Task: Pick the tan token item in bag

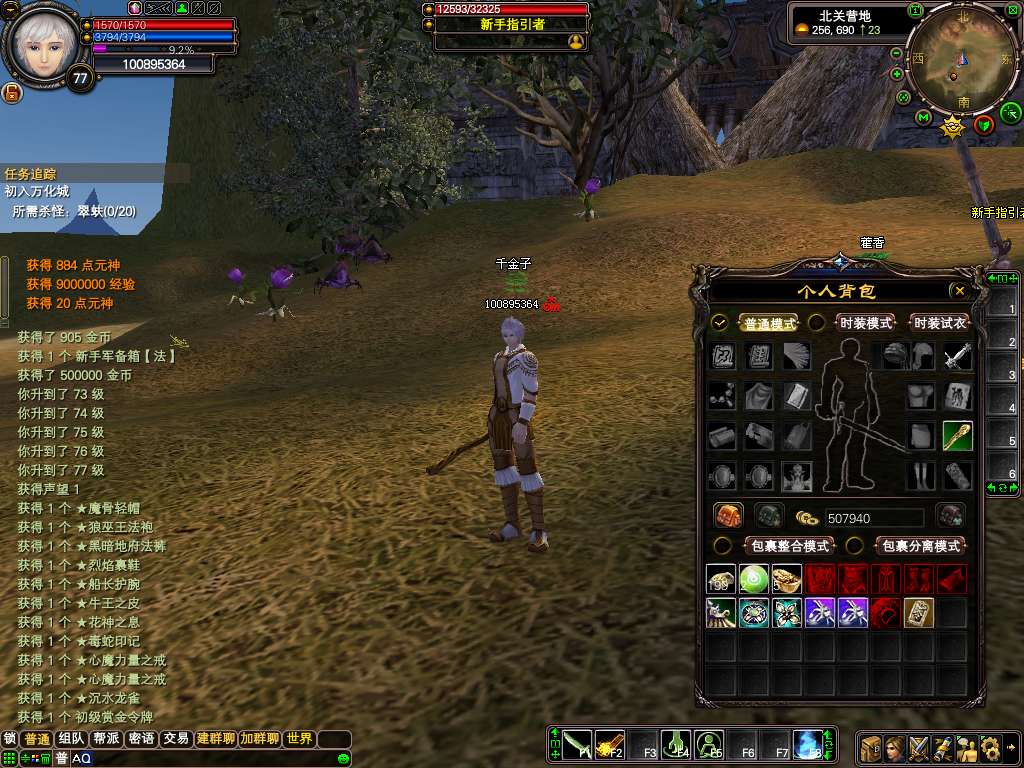Action: [x=918, y=612]
